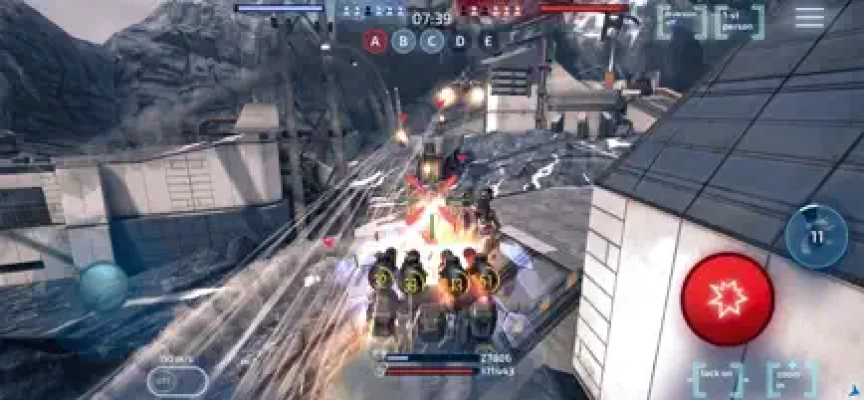Tap the bracket button left of 1st person
This screenshot has width=864, height=400.
point(680,20)
